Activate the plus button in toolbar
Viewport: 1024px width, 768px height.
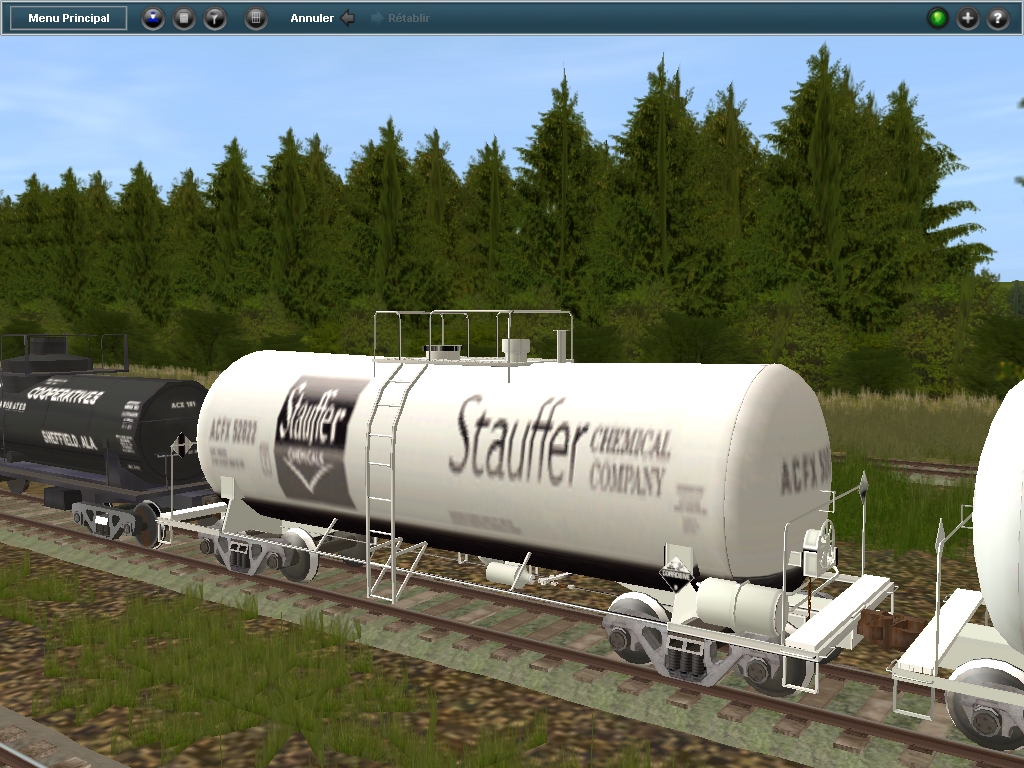click(x=968, y=18)
